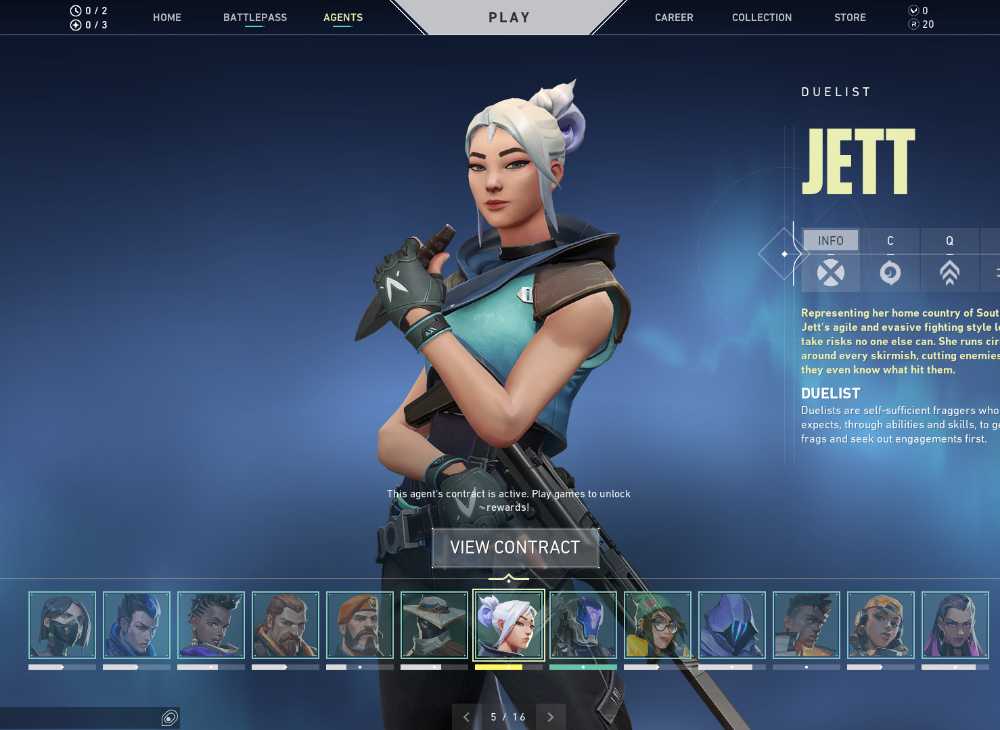Choose the Killjoy agent portrait
Screen dimensions: 1000x730
657,625
